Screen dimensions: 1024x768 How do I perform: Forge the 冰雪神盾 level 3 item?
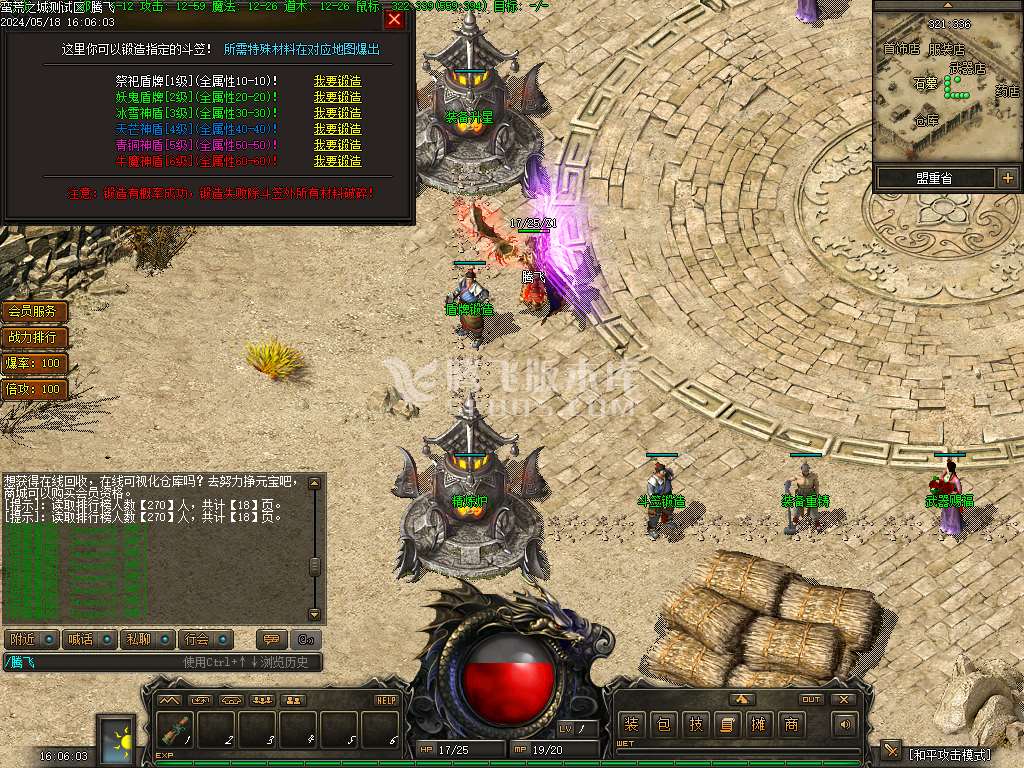click(337, 113)
